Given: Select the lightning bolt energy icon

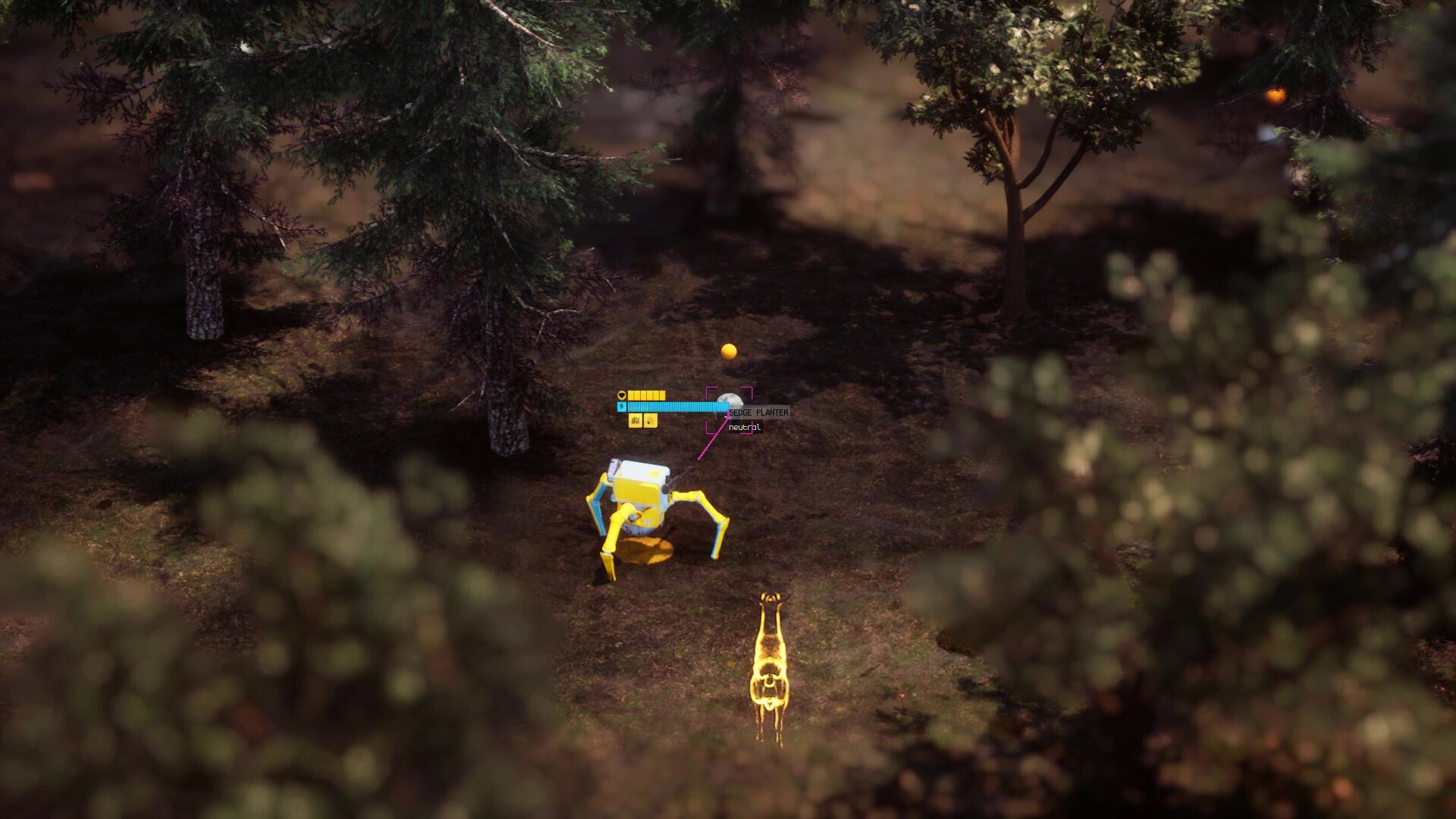Looking at the screenshot, I should [622, 406].
